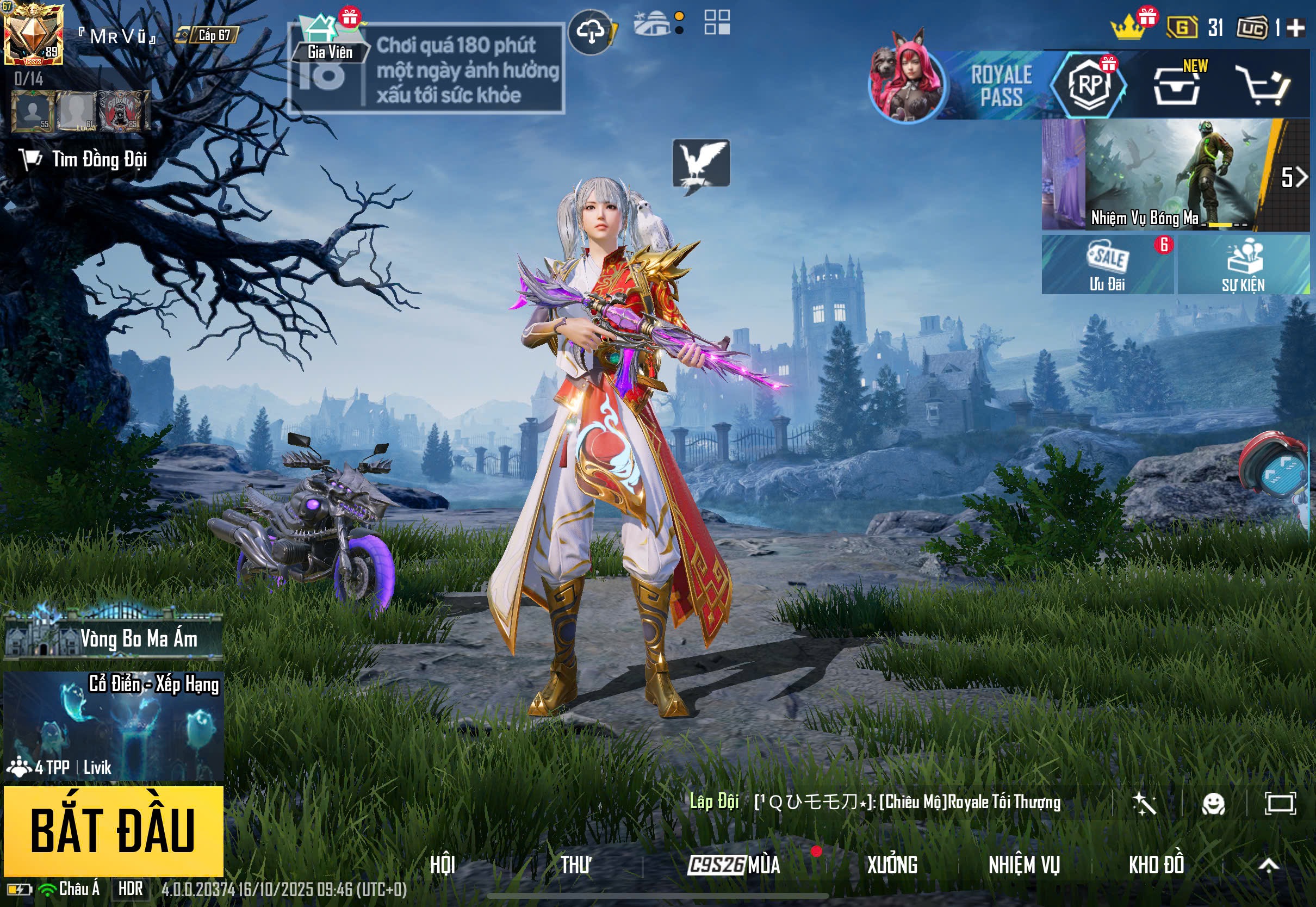Open the KHO ĐỒ inventory menu

(x=1156, y=865)
